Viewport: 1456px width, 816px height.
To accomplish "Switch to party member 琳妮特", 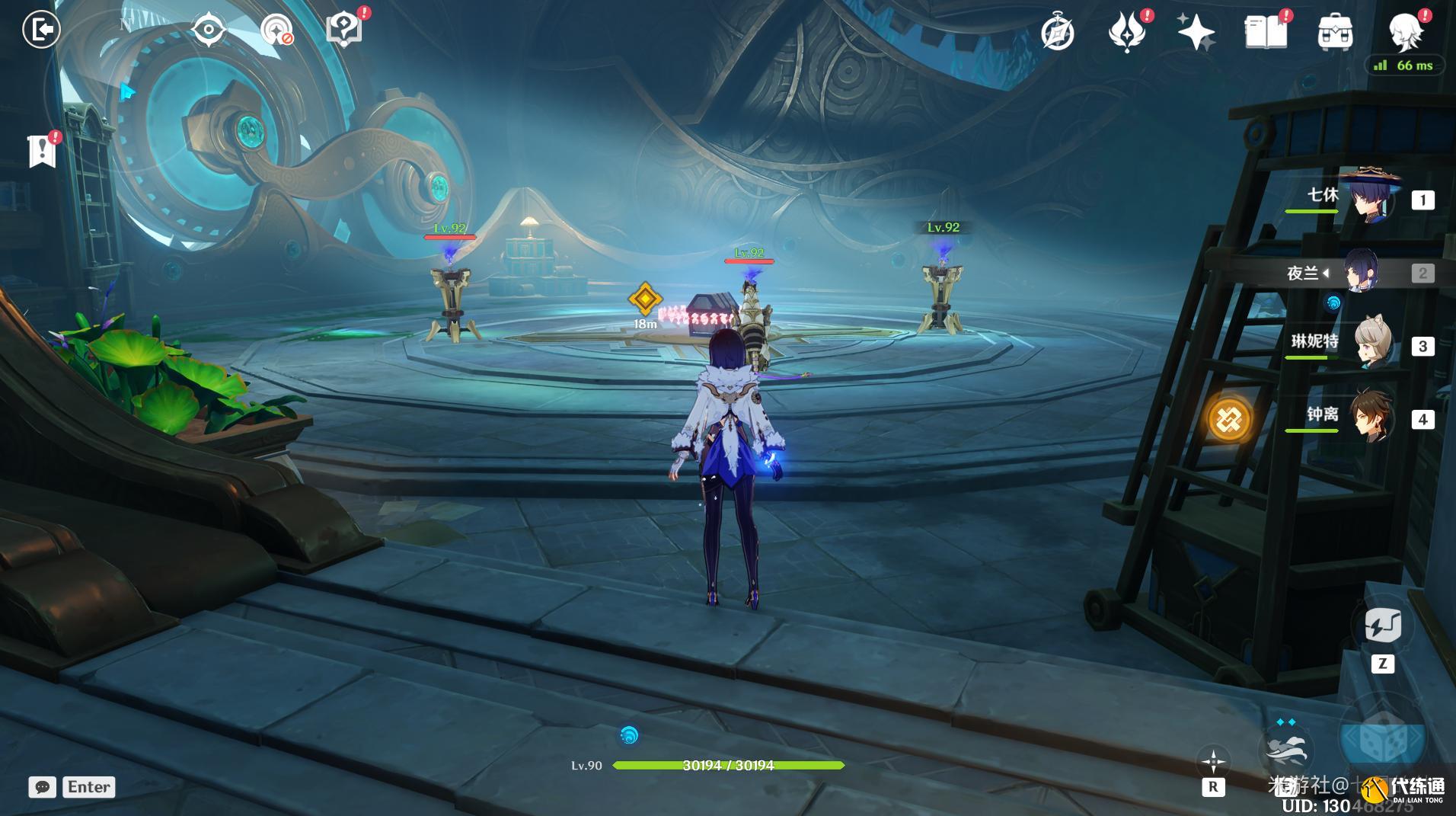I will pos(1371,345).
